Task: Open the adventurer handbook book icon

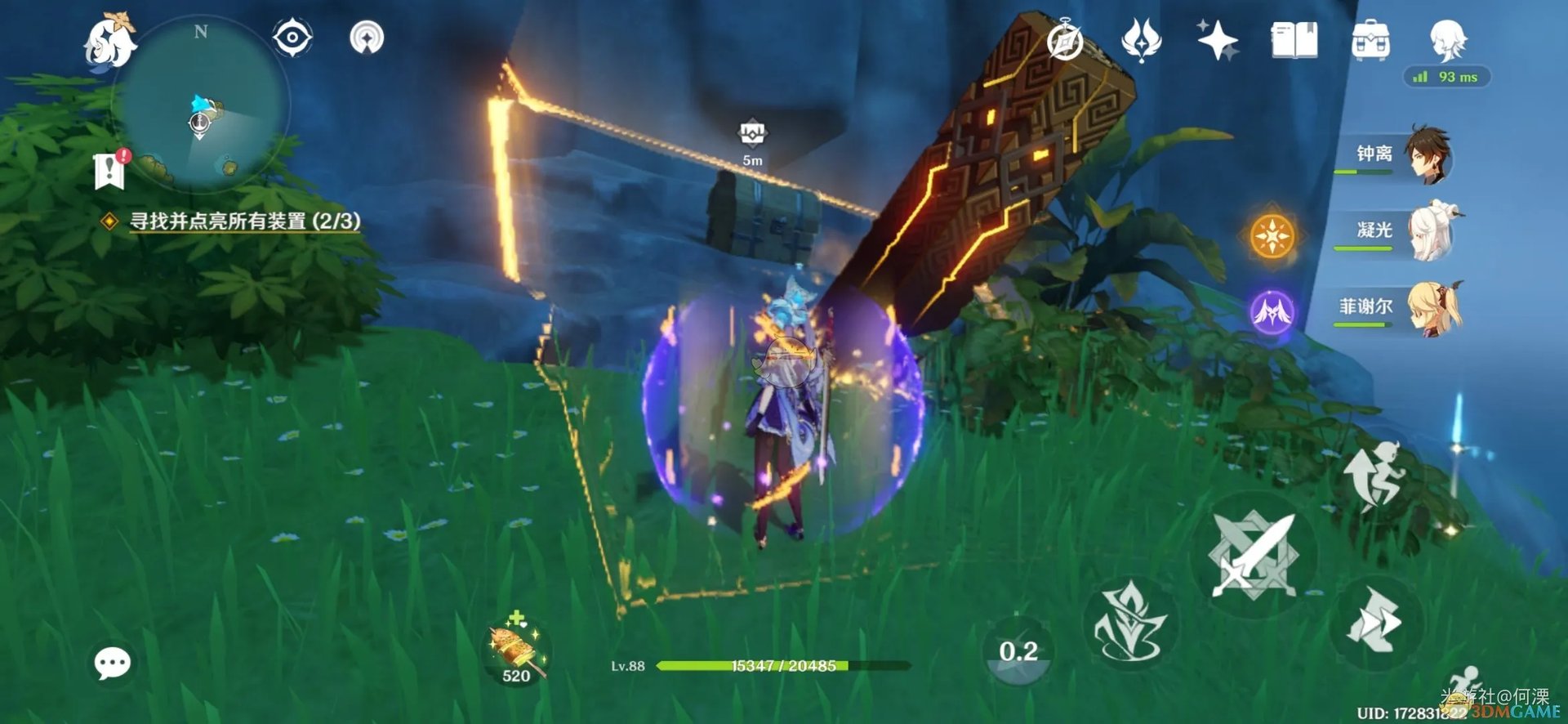Action: click(x=1294, y=40)
